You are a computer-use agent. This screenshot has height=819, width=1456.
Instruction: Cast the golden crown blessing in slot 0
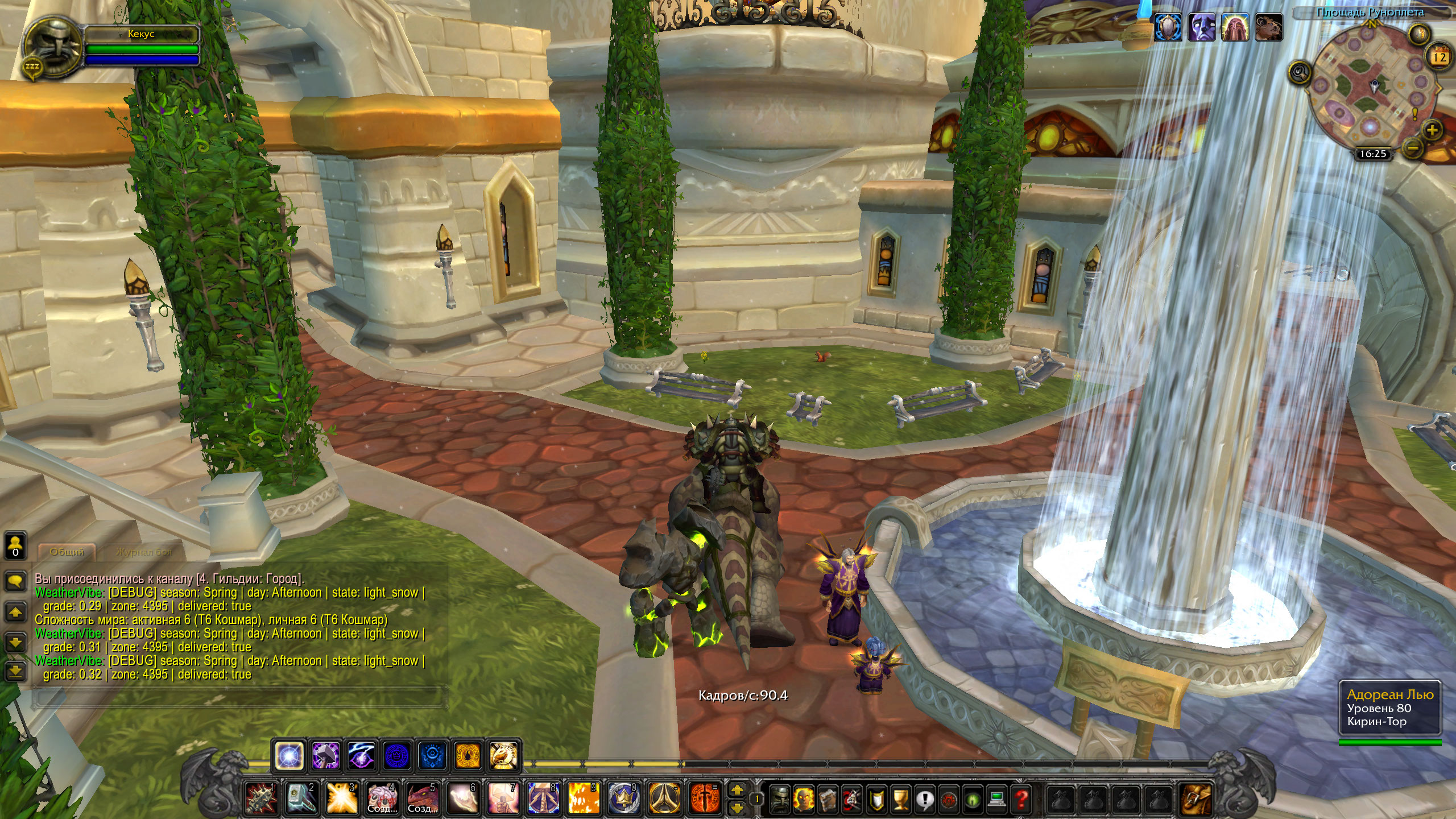pos(624,798)
